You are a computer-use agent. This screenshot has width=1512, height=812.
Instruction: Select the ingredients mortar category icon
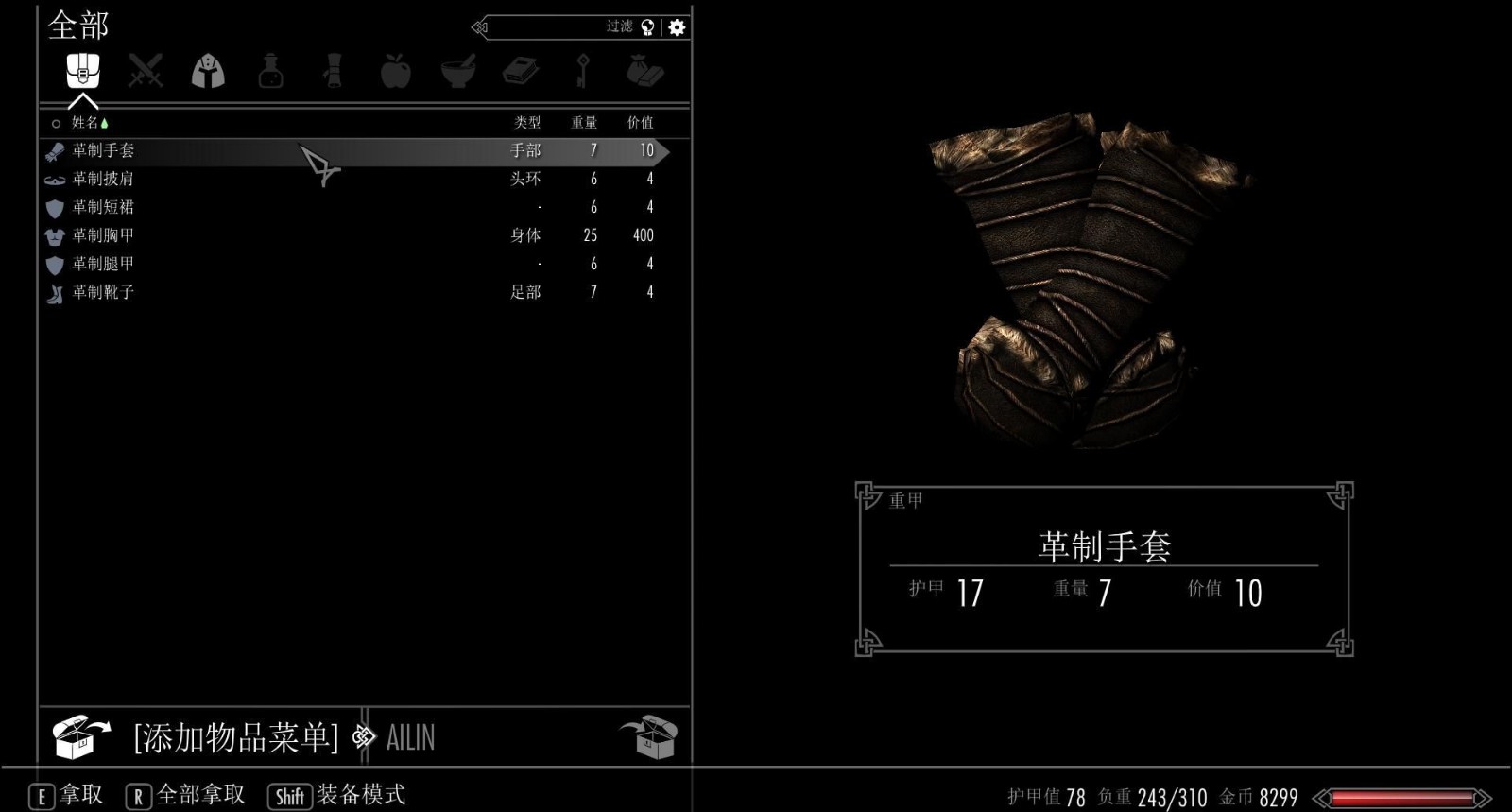click(x=459, y=72)
